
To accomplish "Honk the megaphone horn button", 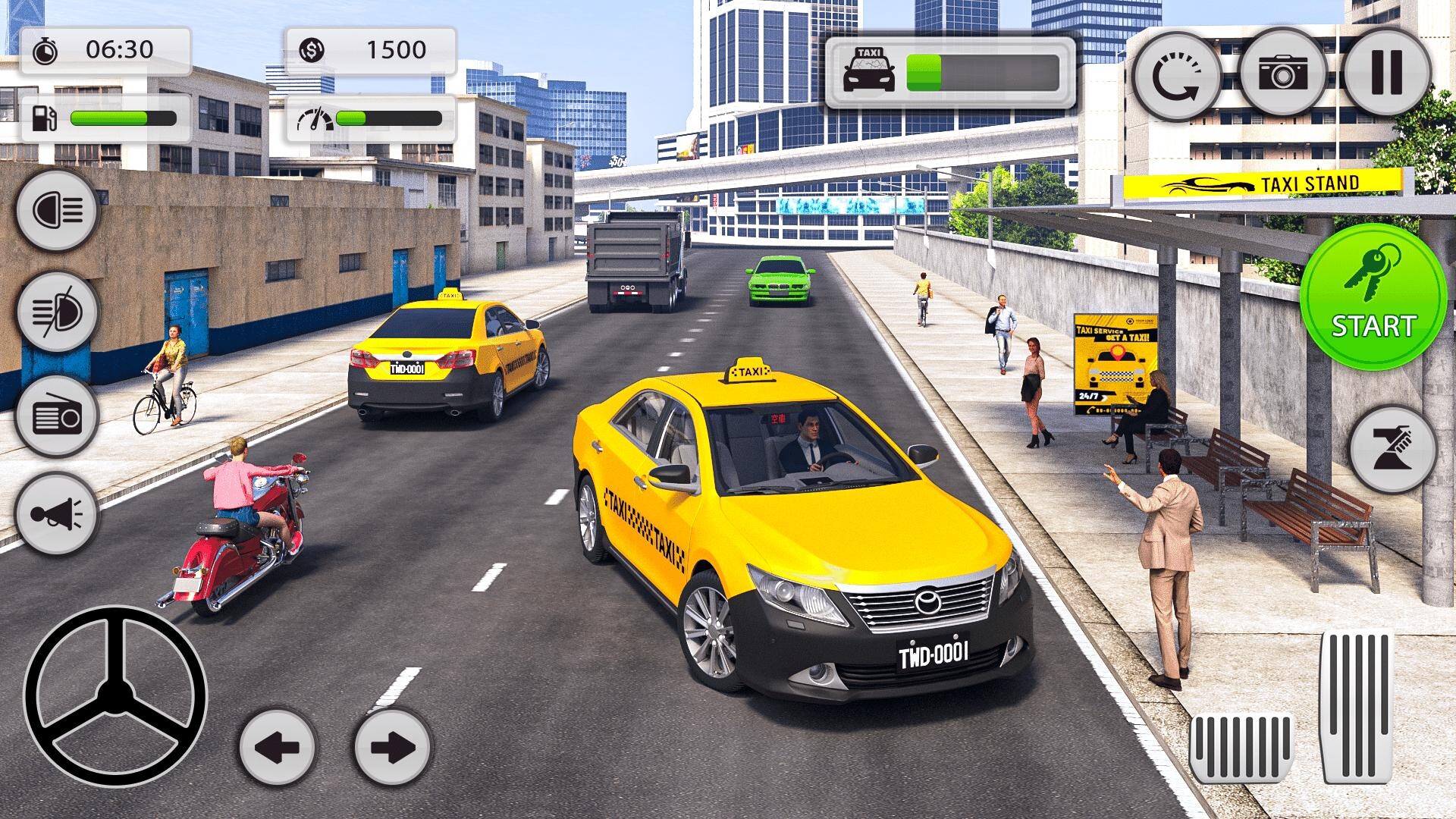I will click(58, 516).
